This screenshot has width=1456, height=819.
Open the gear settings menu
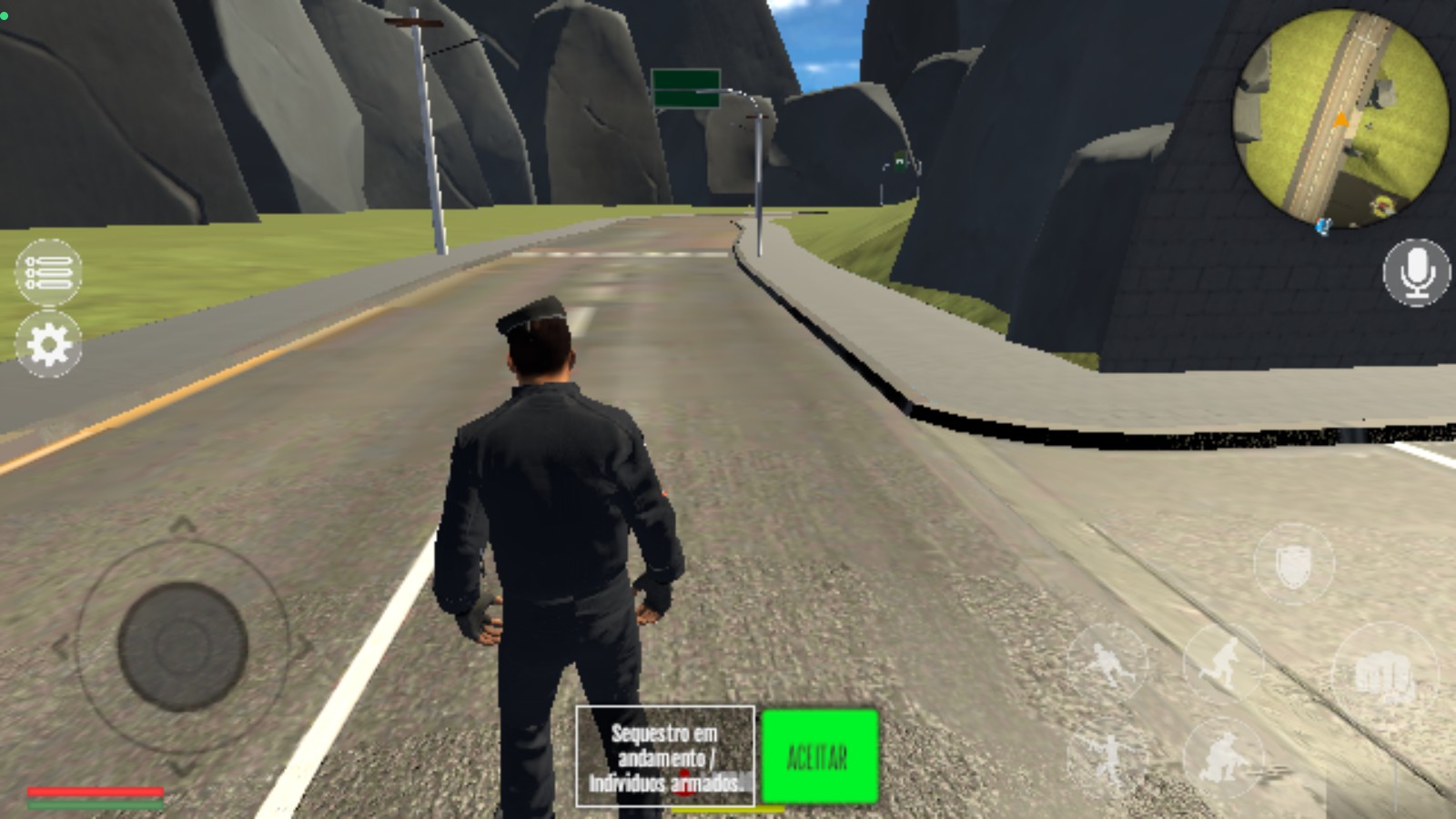coord(48,344)
